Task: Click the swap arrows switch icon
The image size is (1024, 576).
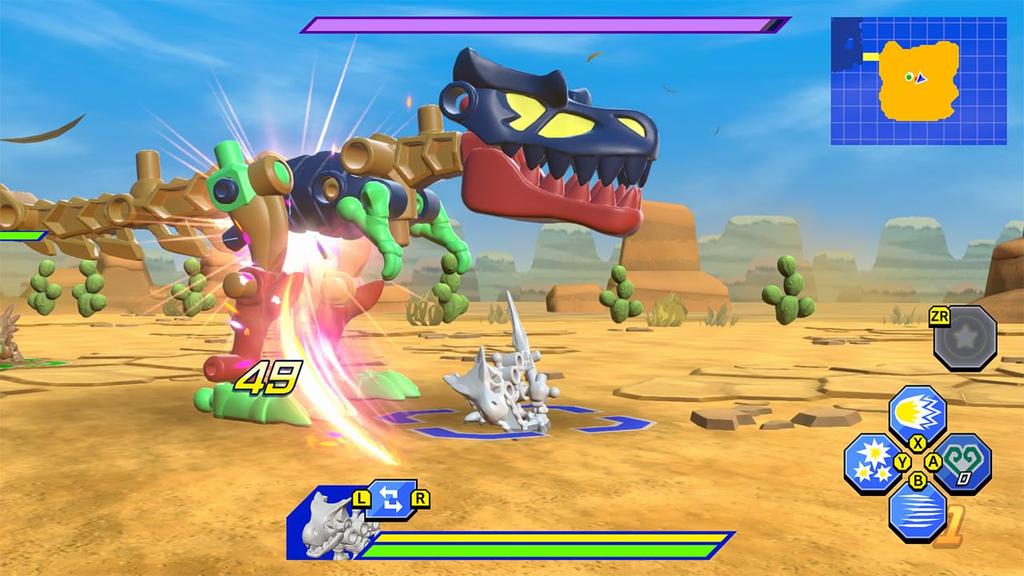Action: (x=391, y=500)
